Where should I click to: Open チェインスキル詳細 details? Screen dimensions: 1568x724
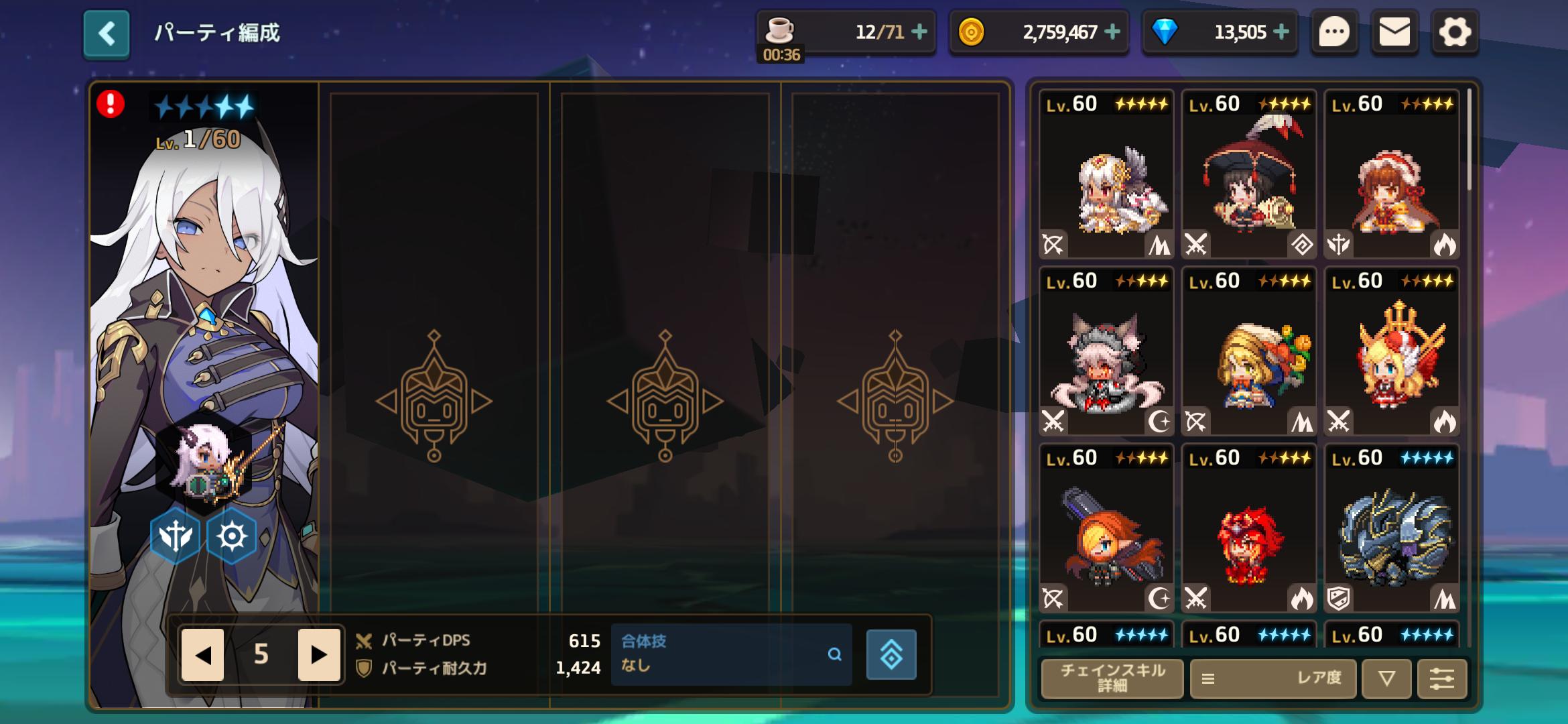1112,678
